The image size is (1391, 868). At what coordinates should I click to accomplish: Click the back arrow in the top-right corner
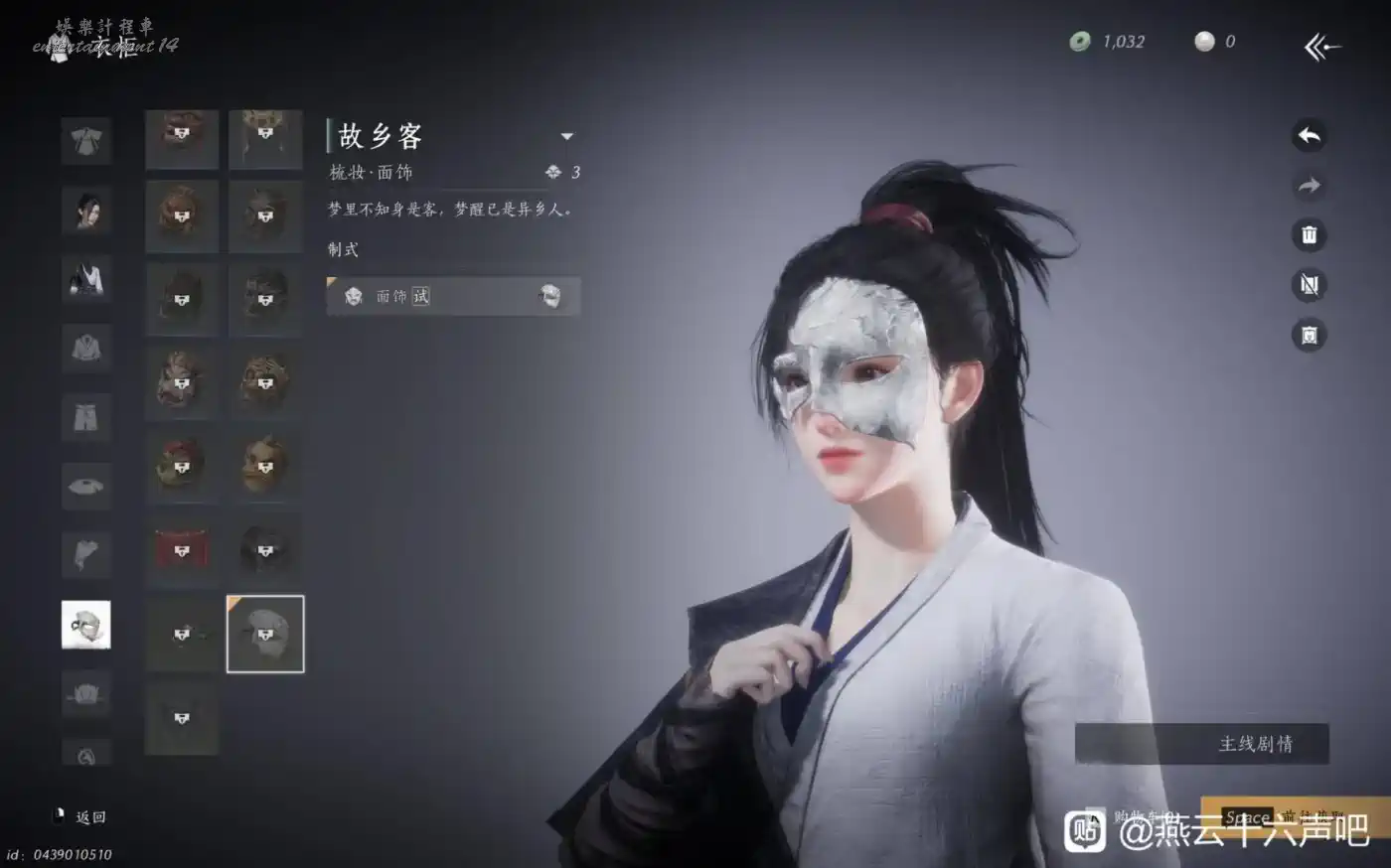(1322, 46)
